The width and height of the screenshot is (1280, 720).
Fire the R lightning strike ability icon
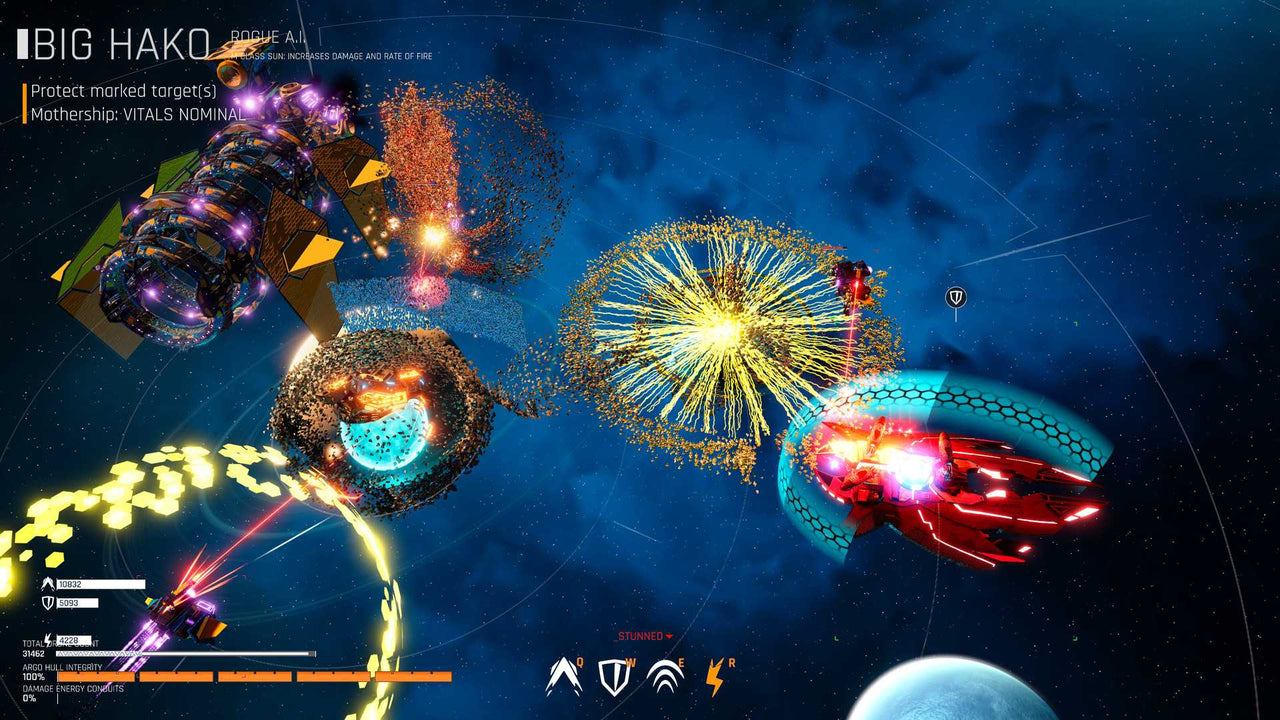[714, 675]
